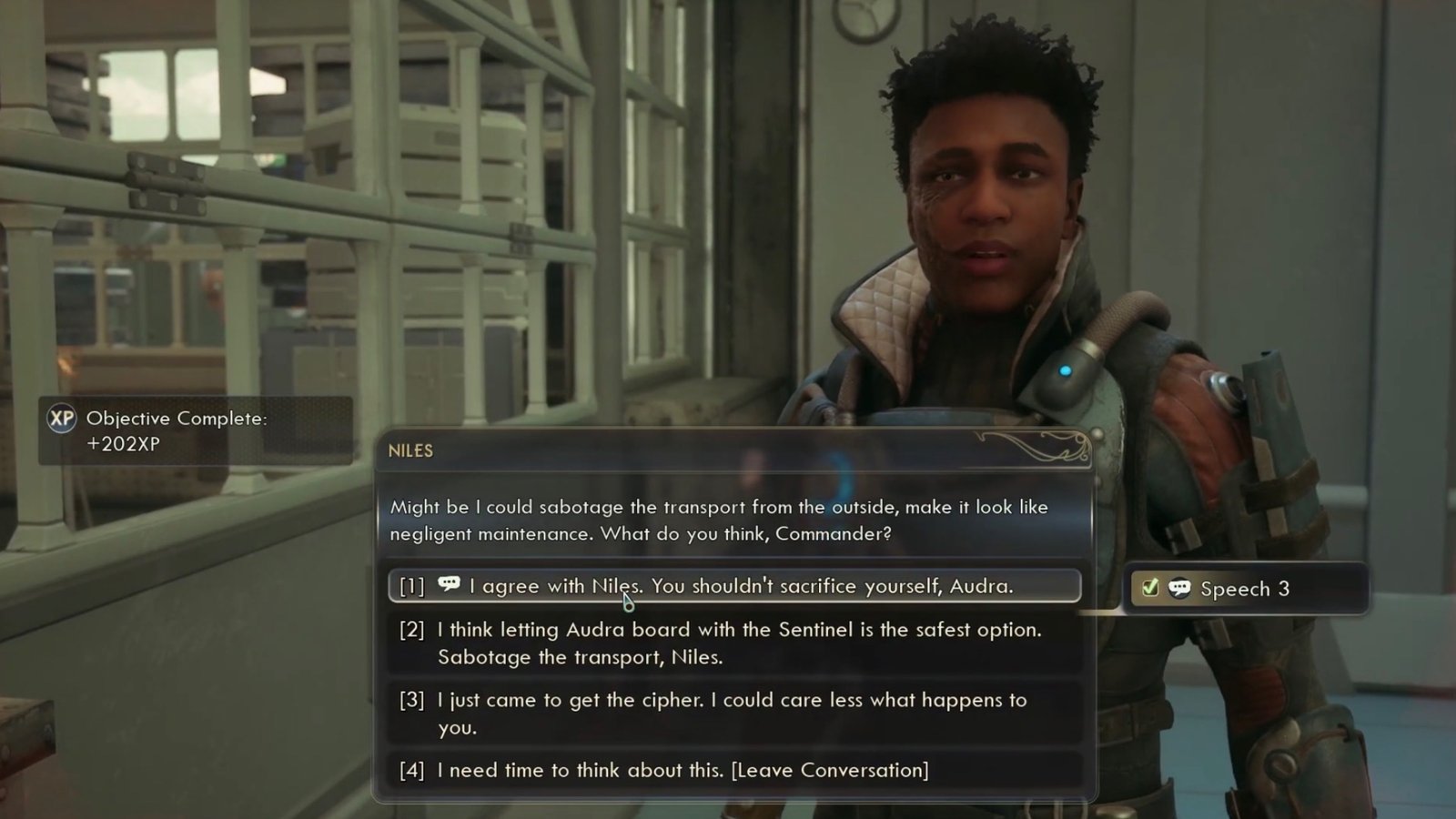
Task: Toggle the Speech 3 skill check badge
Action: click(x=1247, y=589)
